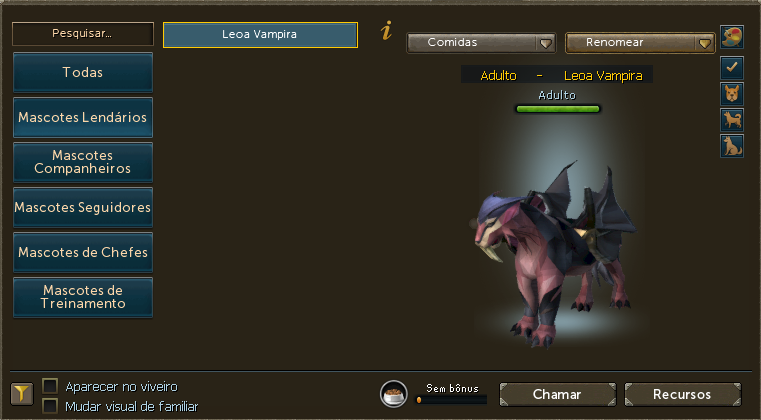761x420 pixels.
Task: Select the standing dog icon
Action: click(x=731, y=120)
